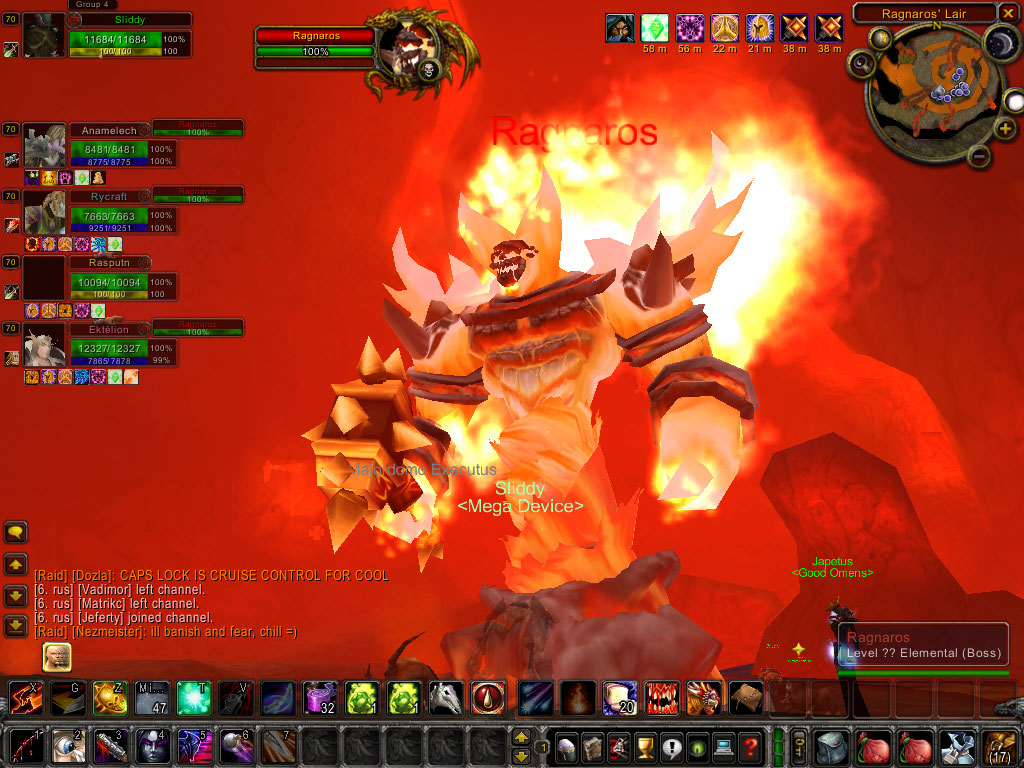Activate the eyeball ability in slot 2

[69, 747]
